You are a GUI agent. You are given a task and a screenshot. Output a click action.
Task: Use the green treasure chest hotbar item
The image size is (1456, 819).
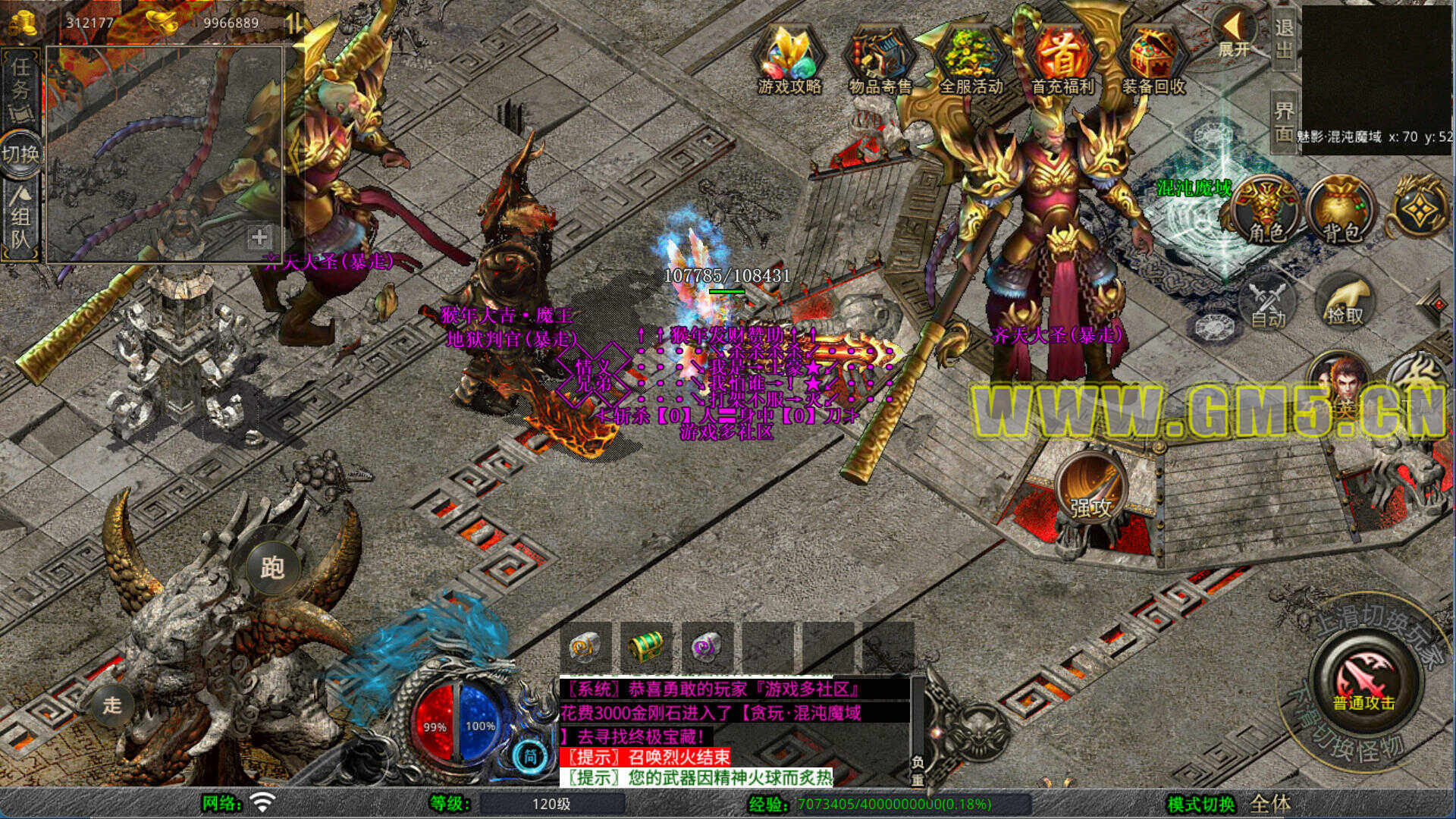(x=646, y=647)
